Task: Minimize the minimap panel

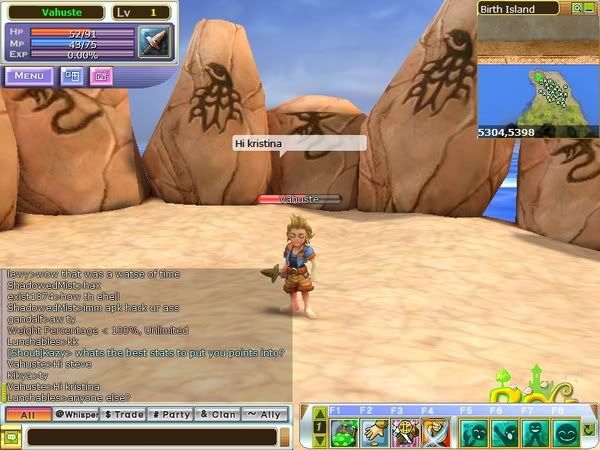Action: click(591, 9)
